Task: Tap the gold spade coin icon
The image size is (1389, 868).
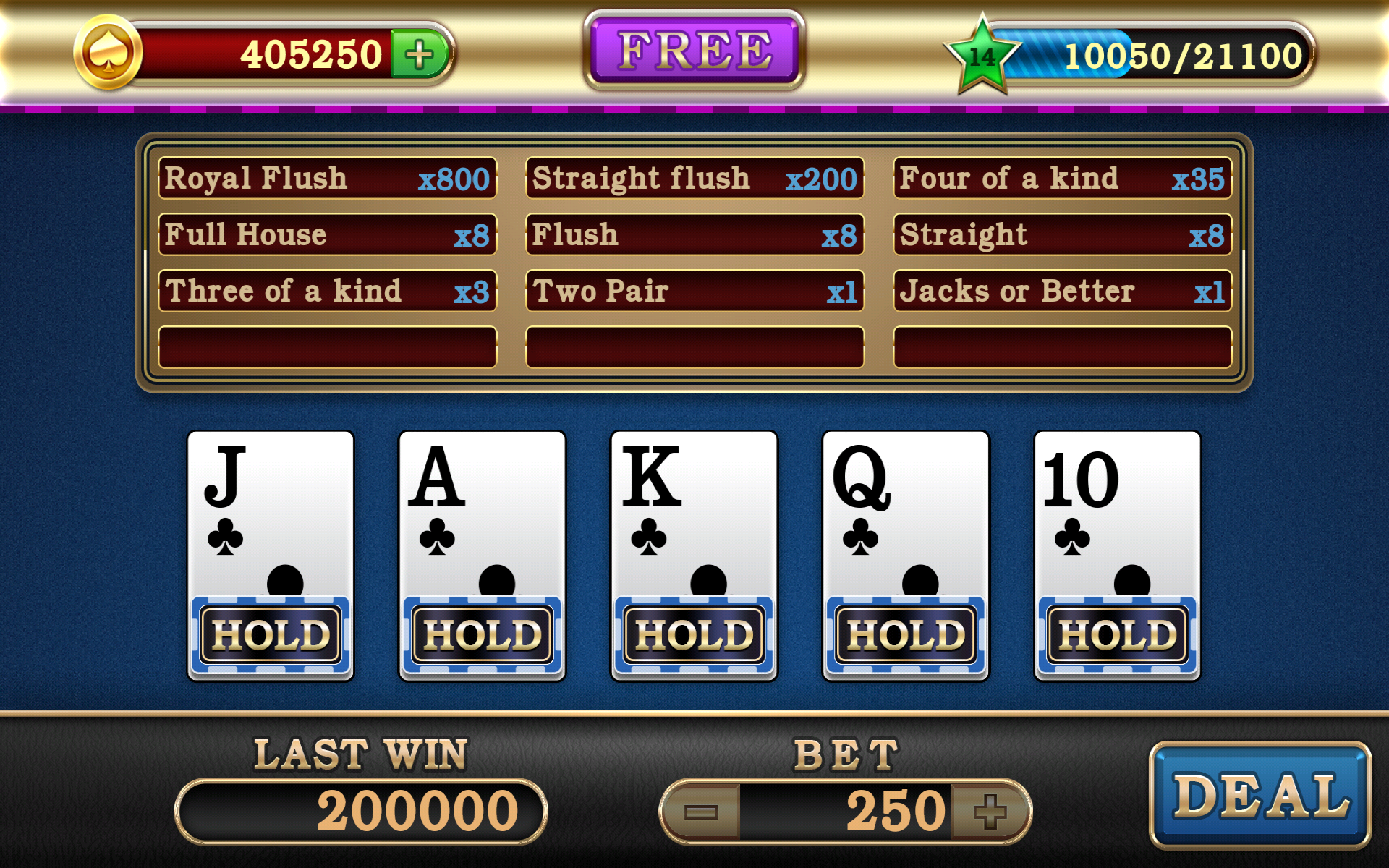Action: 109,53
